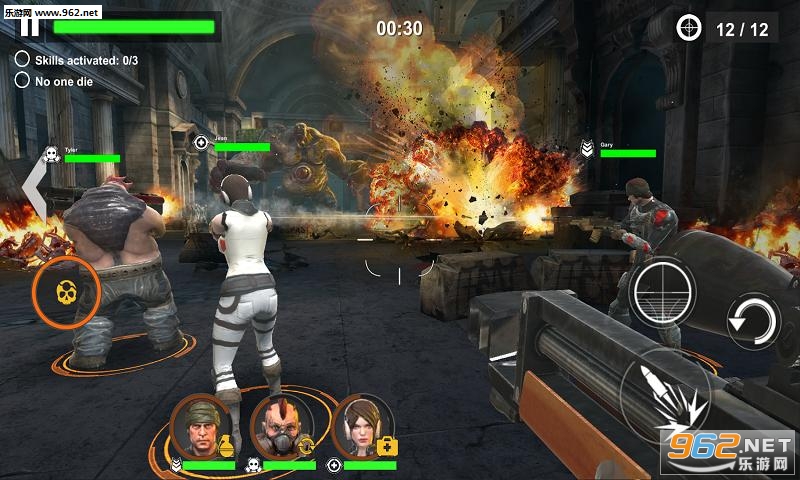800x480 pixels.
Task: Toggle the sniper scope aim button
Action: point(662,291)
